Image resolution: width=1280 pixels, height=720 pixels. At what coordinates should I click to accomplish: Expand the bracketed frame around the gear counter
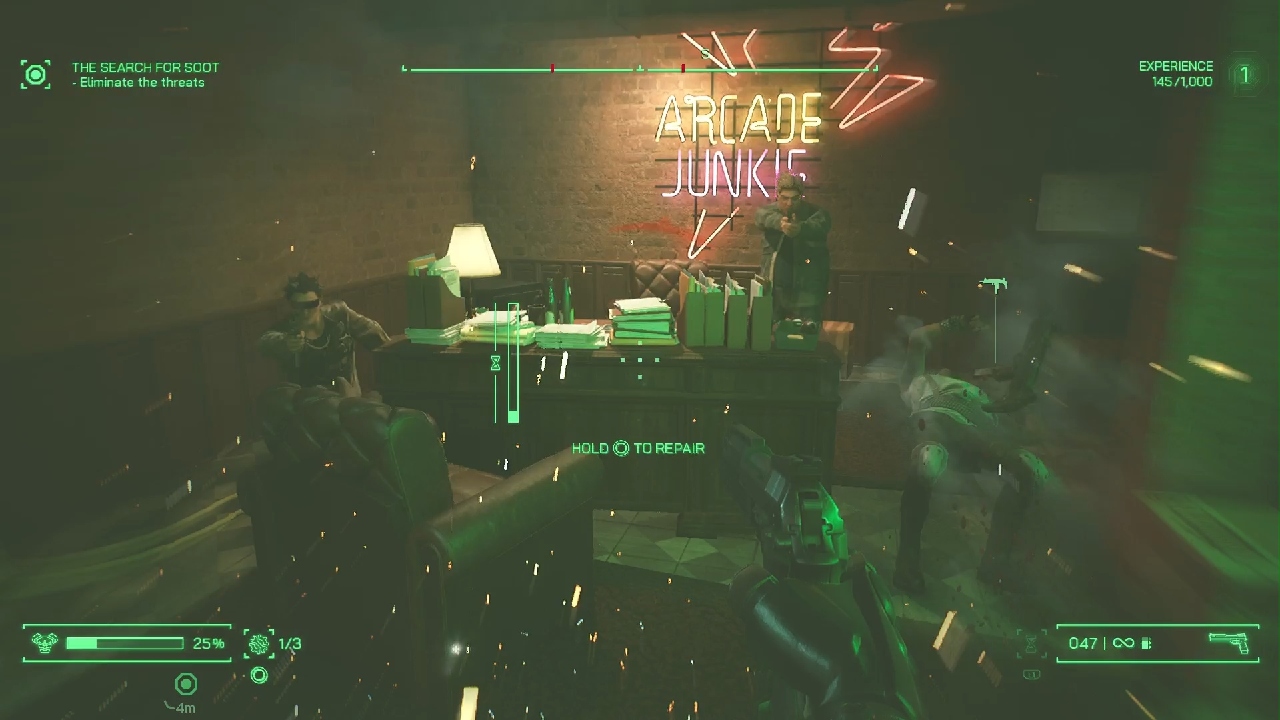click(x=259, y=644)
